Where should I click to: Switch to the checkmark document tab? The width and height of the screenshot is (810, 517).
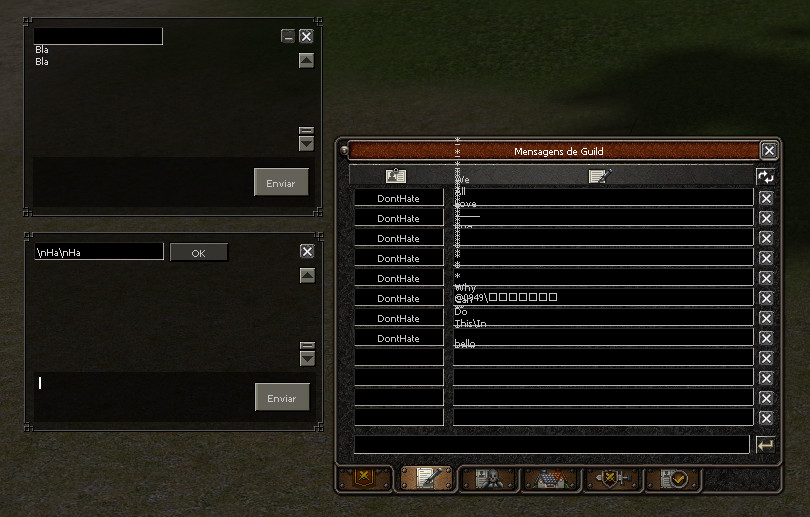(672, 479)
